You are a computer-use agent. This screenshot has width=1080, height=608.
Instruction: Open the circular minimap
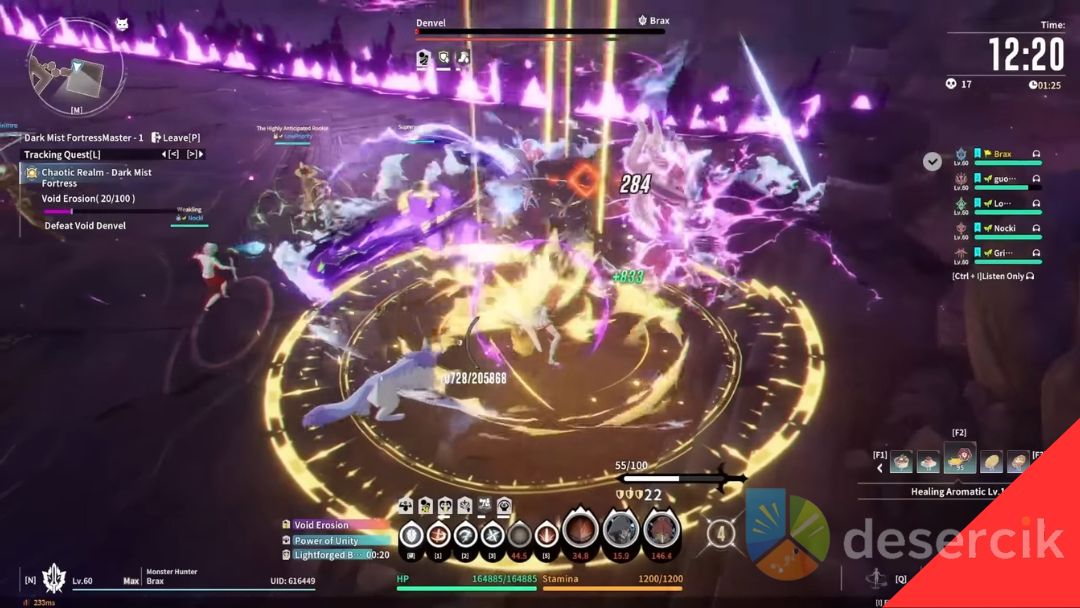click(75, 66)
